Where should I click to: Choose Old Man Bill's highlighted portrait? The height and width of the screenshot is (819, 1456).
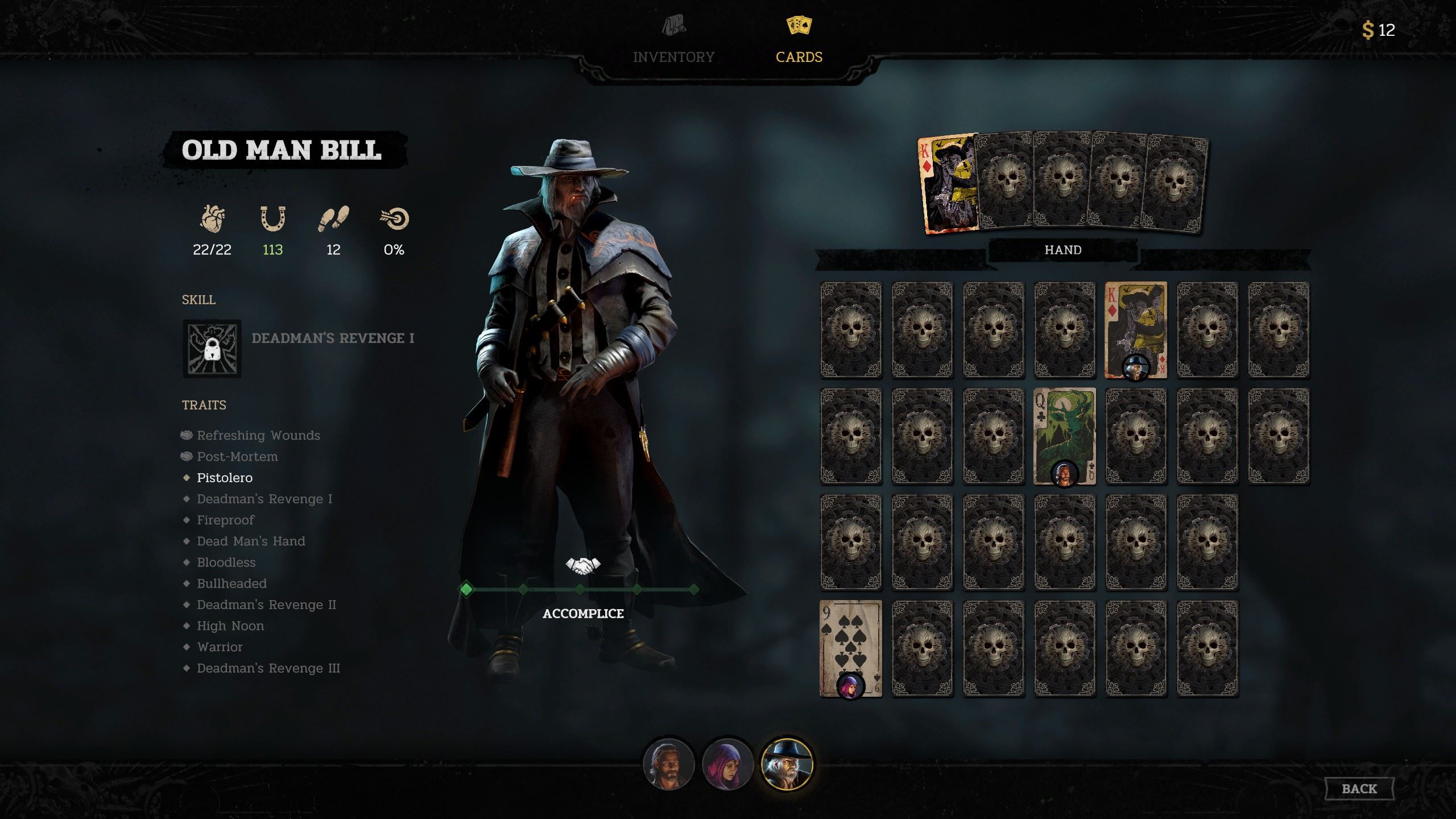(787, 765)
